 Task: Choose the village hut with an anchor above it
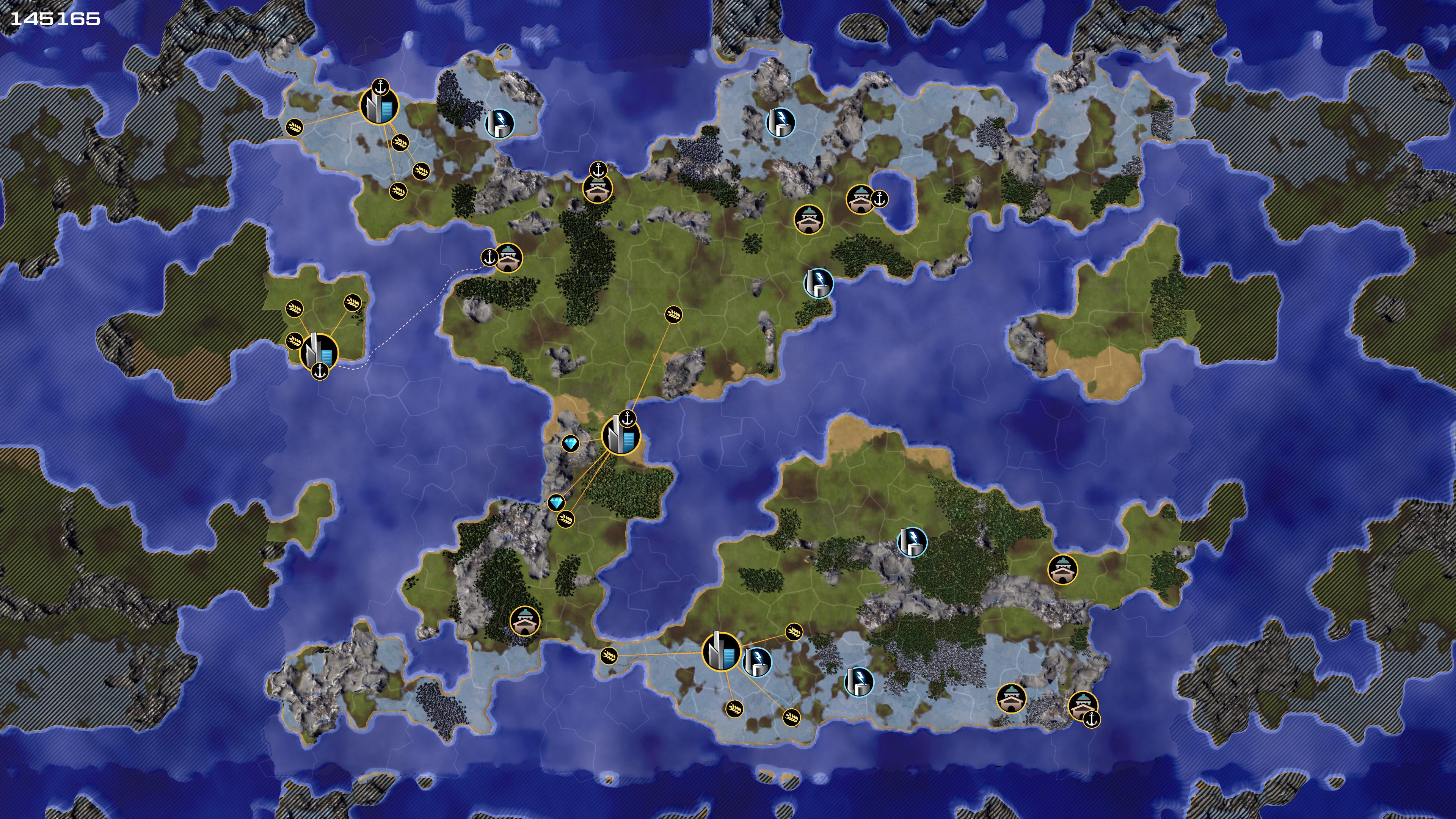[598, 189]
